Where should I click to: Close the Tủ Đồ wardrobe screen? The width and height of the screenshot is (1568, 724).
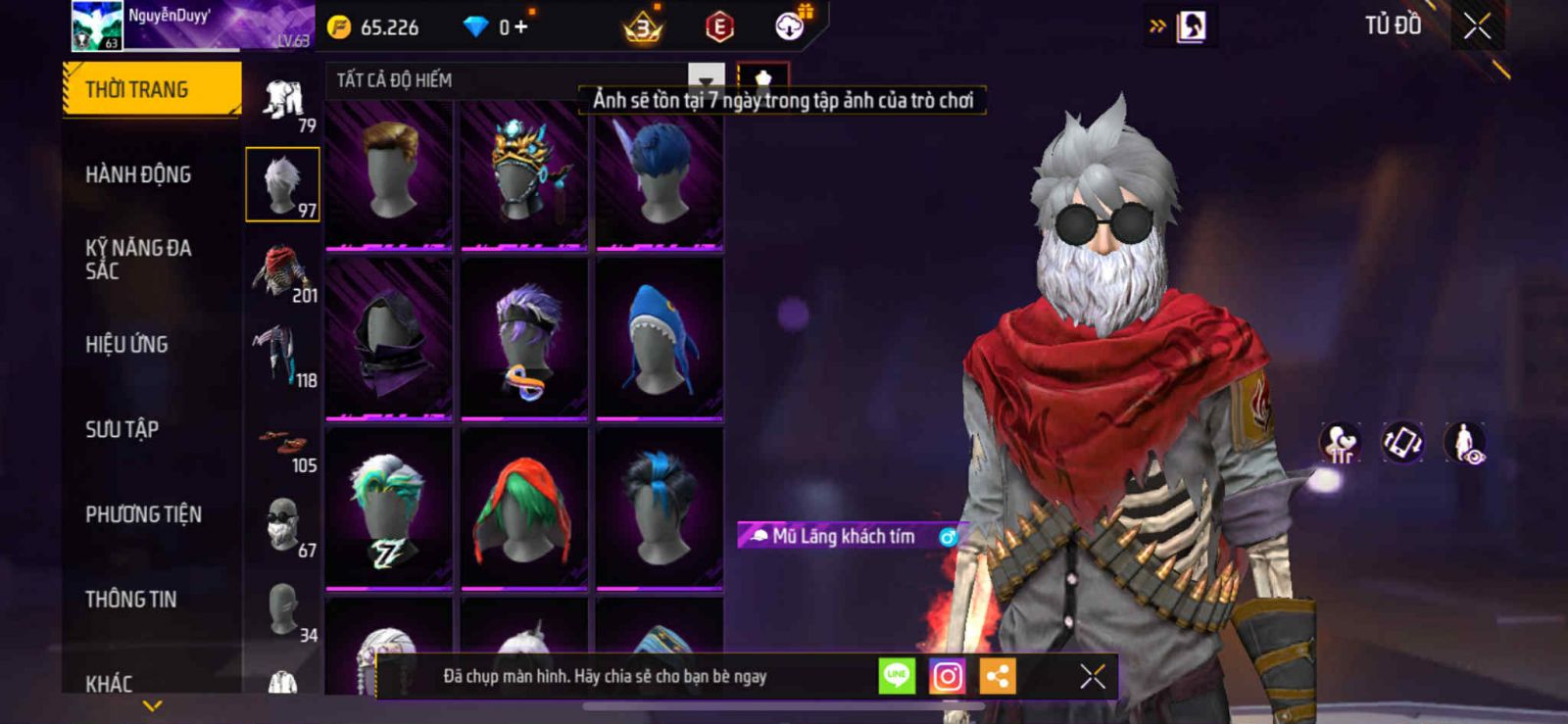1477,26
